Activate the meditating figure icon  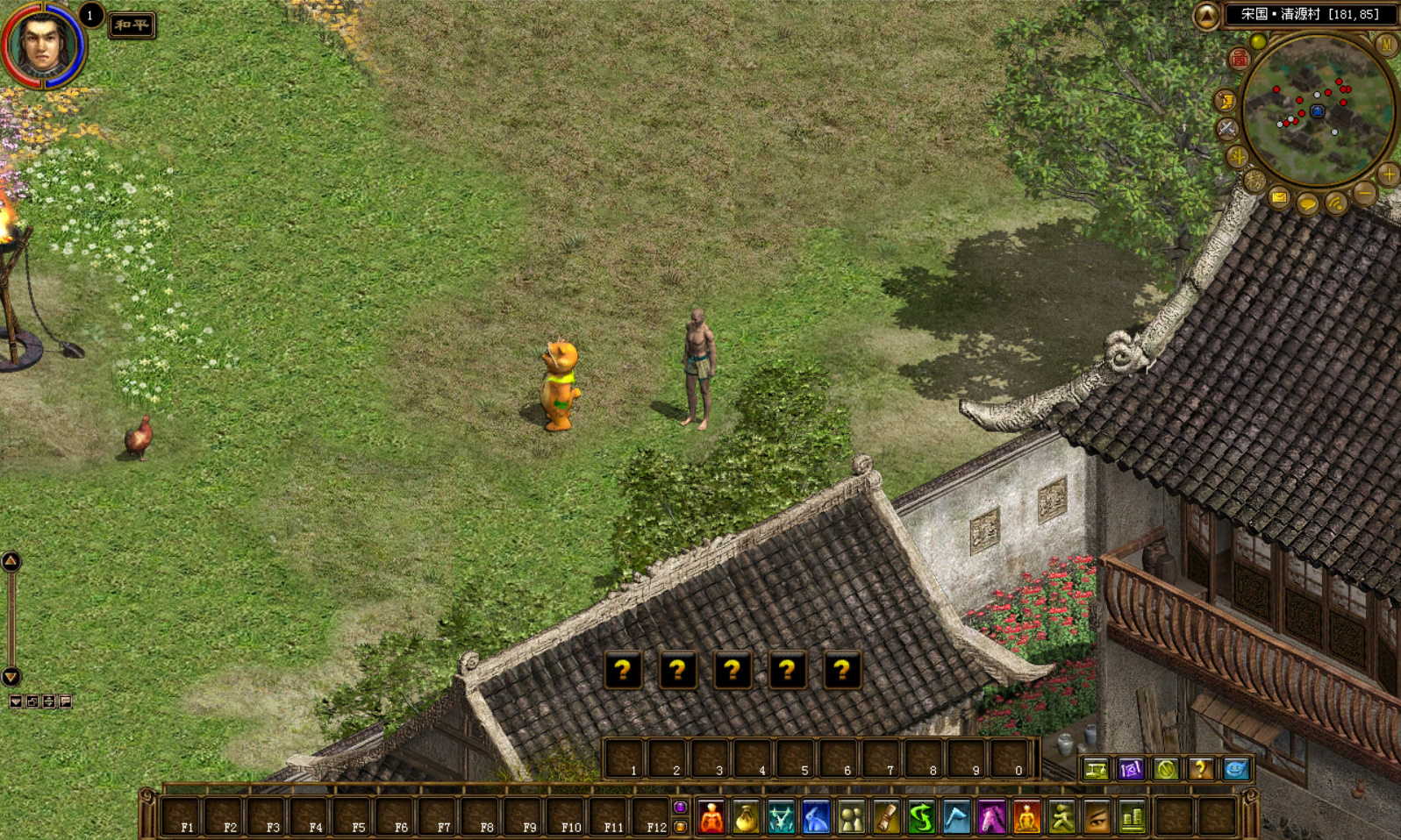(x=1026, y=818)
